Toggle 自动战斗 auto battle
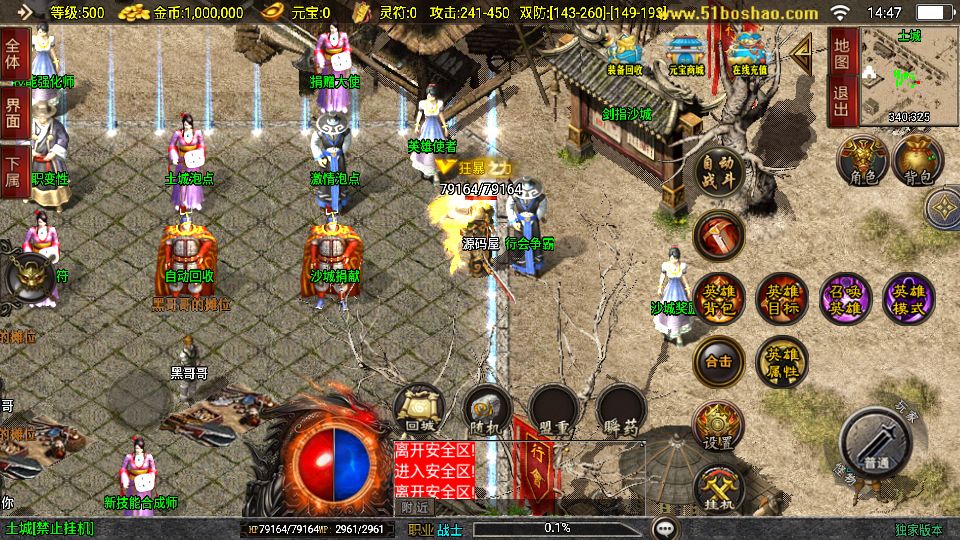The width and height of the screenshot is (960, 540). 719,174
